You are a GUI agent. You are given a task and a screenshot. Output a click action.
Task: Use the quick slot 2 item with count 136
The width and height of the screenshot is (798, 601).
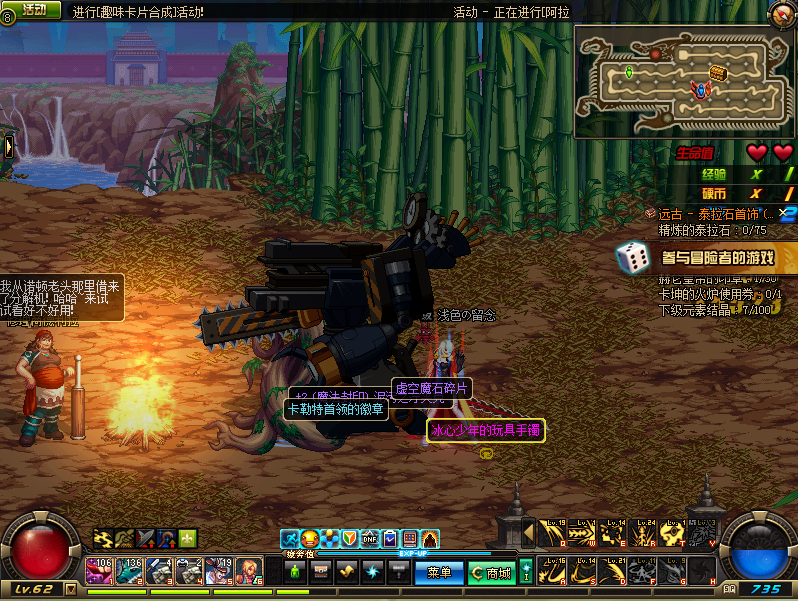[130, 571]
